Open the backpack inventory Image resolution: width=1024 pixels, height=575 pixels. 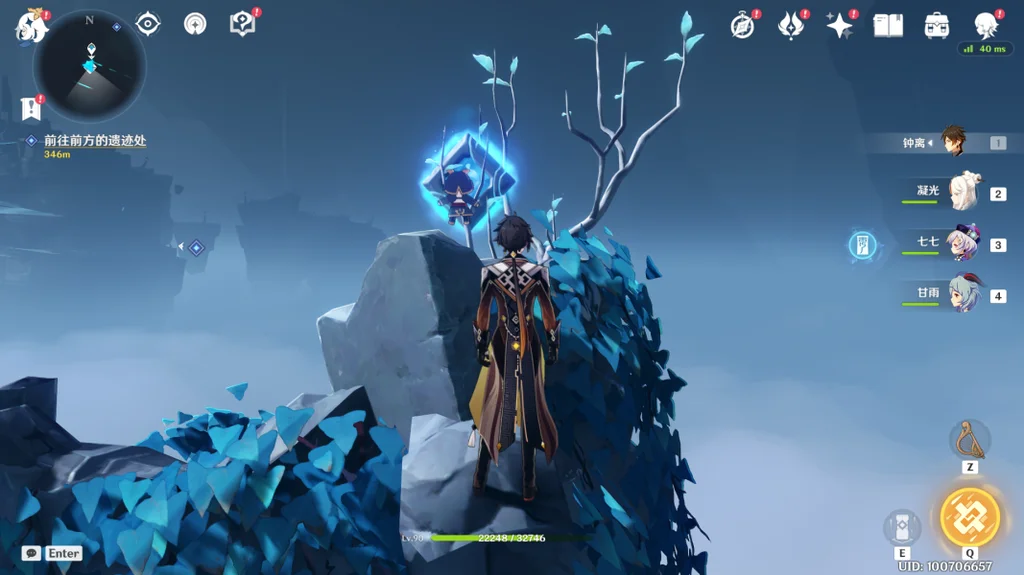(937, 26)
